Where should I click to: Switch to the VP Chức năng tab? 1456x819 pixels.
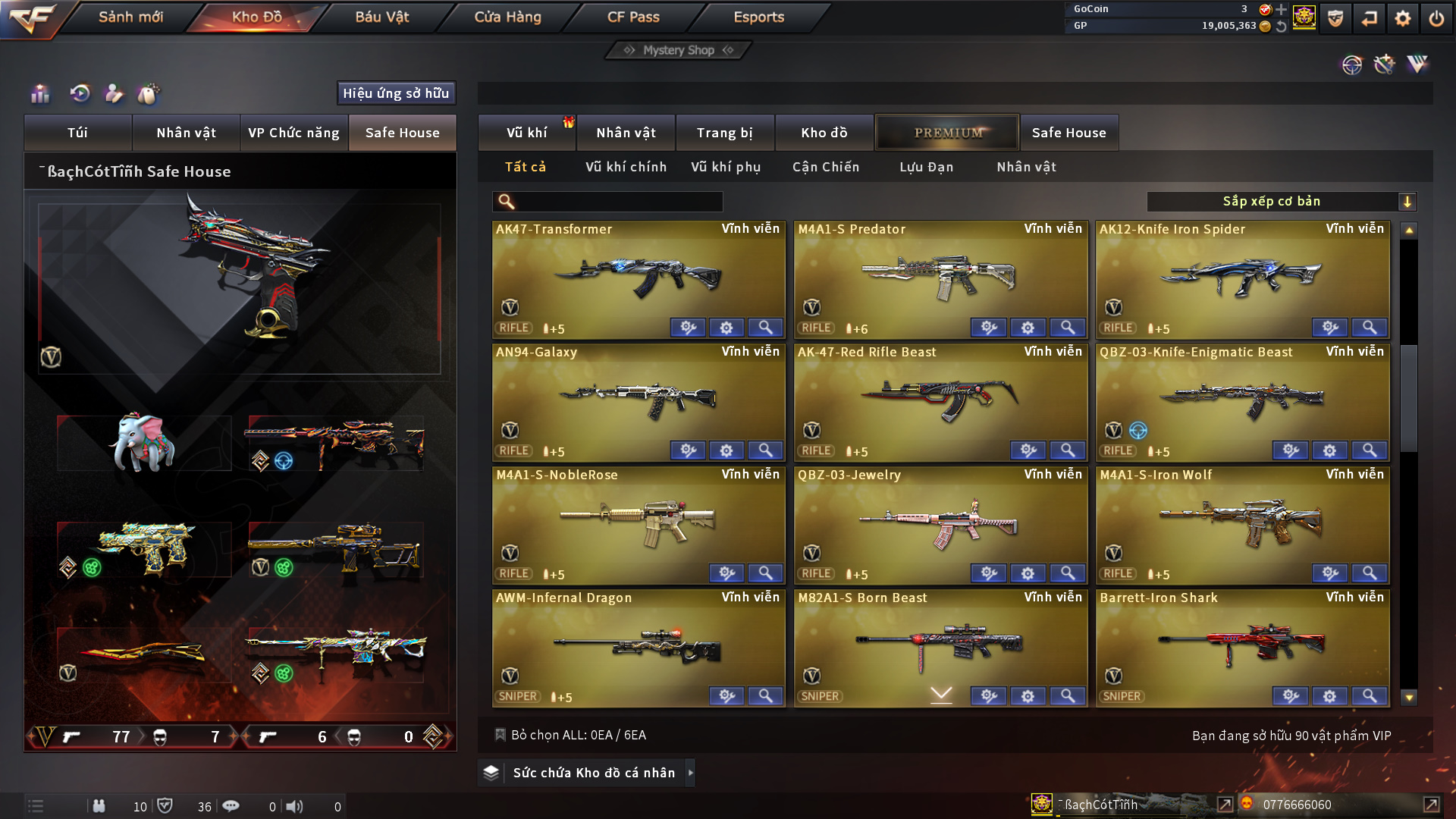pos(293,133)
